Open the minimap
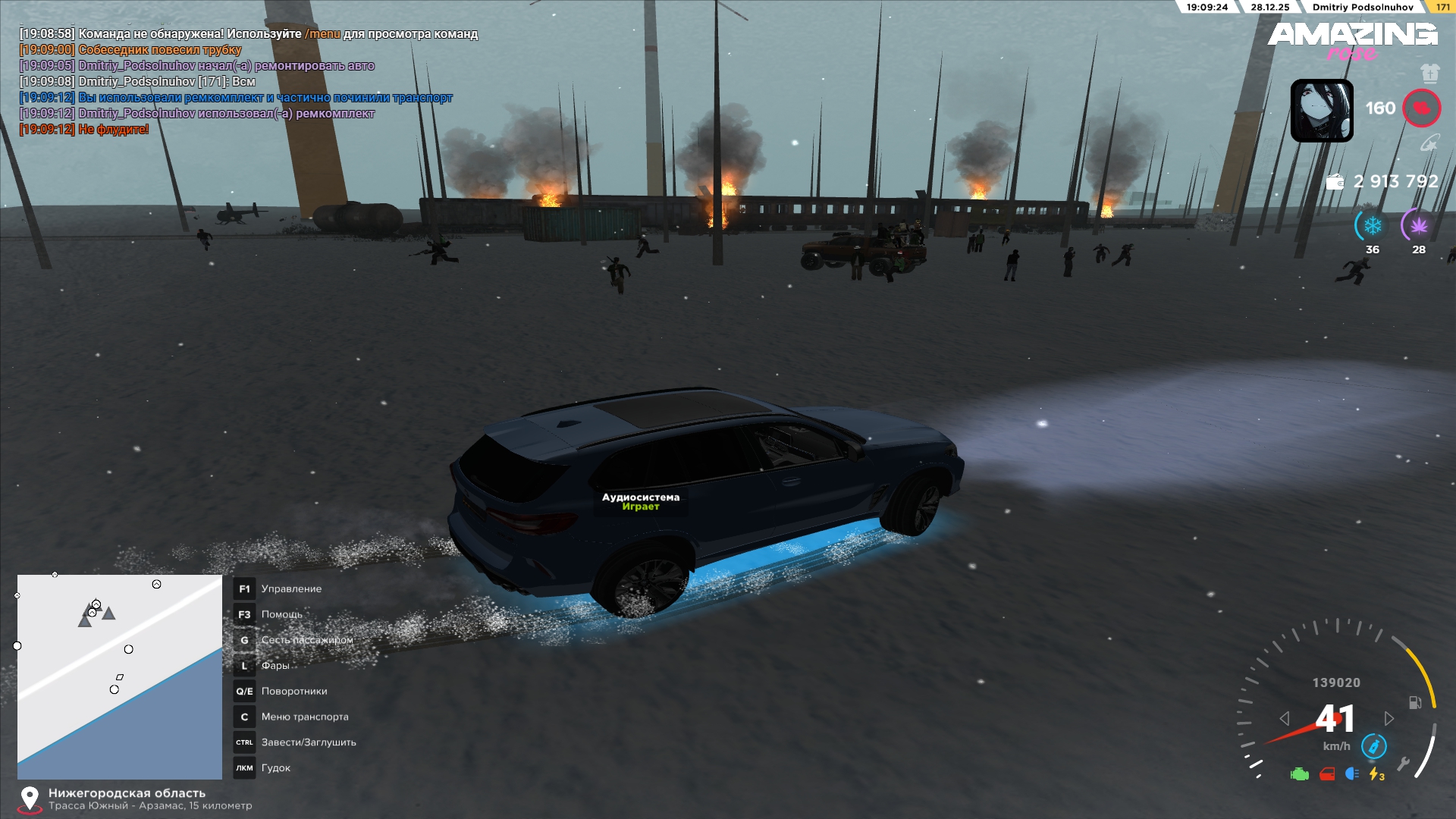1456x819 pixels. click(x=120, y=676)
